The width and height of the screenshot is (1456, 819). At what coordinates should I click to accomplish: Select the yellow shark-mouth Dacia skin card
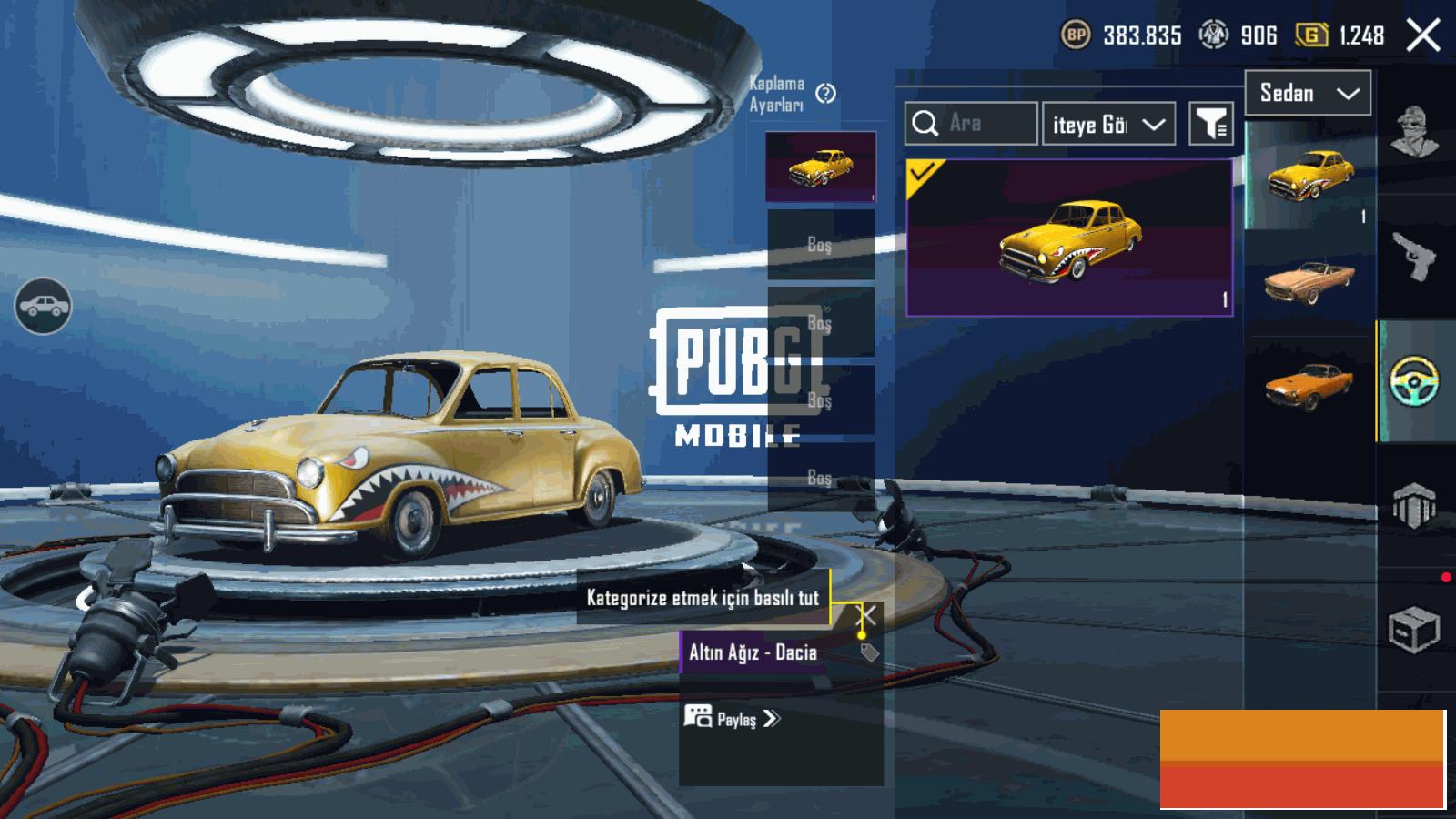(1069, 238)
